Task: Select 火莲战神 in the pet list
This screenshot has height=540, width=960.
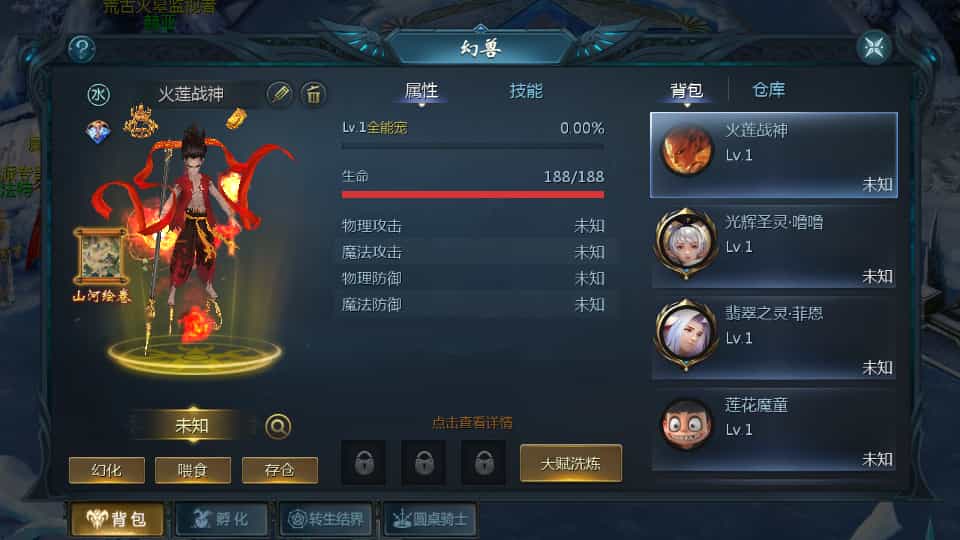Action: point(774,155)
